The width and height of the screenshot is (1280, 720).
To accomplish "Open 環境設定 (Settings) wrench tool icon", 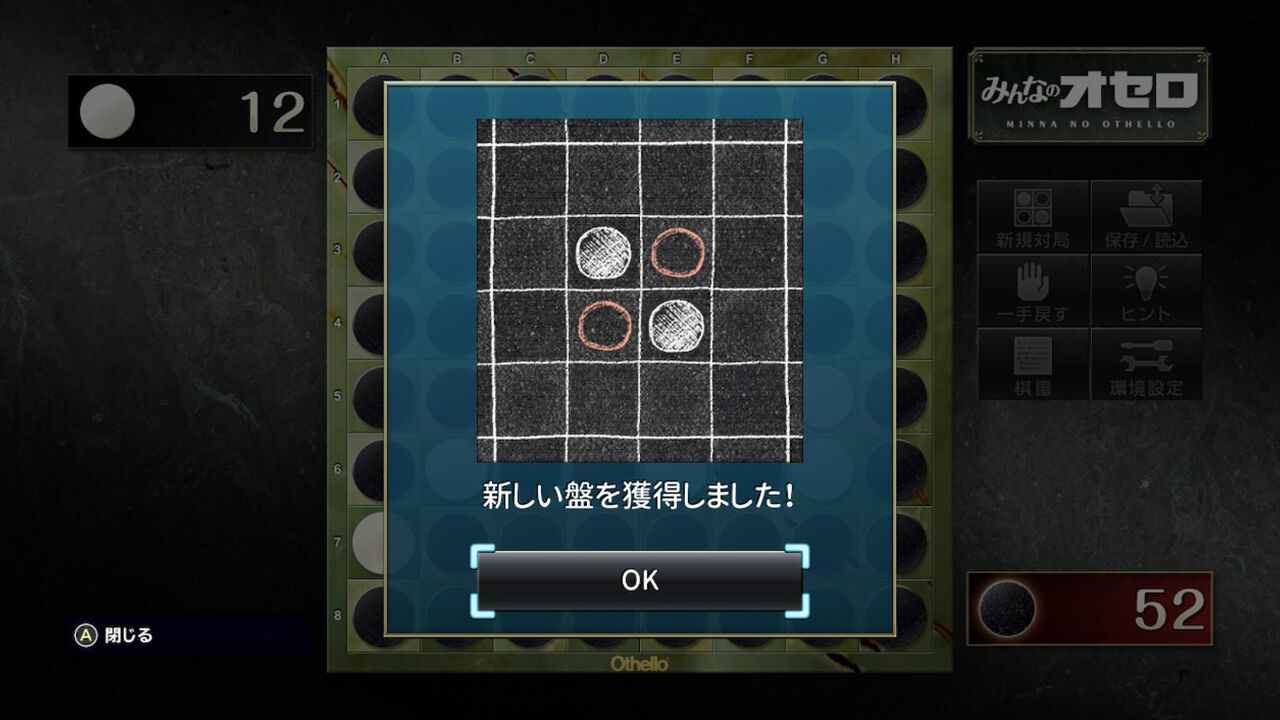I will pos(1147,363).
